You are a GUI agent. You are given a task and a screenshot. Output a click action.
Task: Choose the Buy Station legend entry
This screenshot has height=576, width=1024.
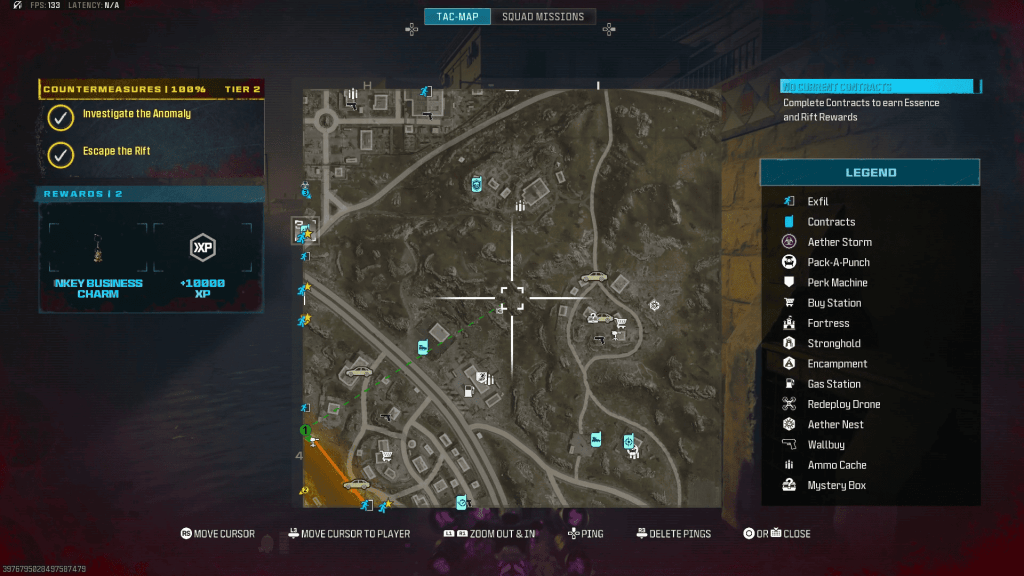click(834, 303)
